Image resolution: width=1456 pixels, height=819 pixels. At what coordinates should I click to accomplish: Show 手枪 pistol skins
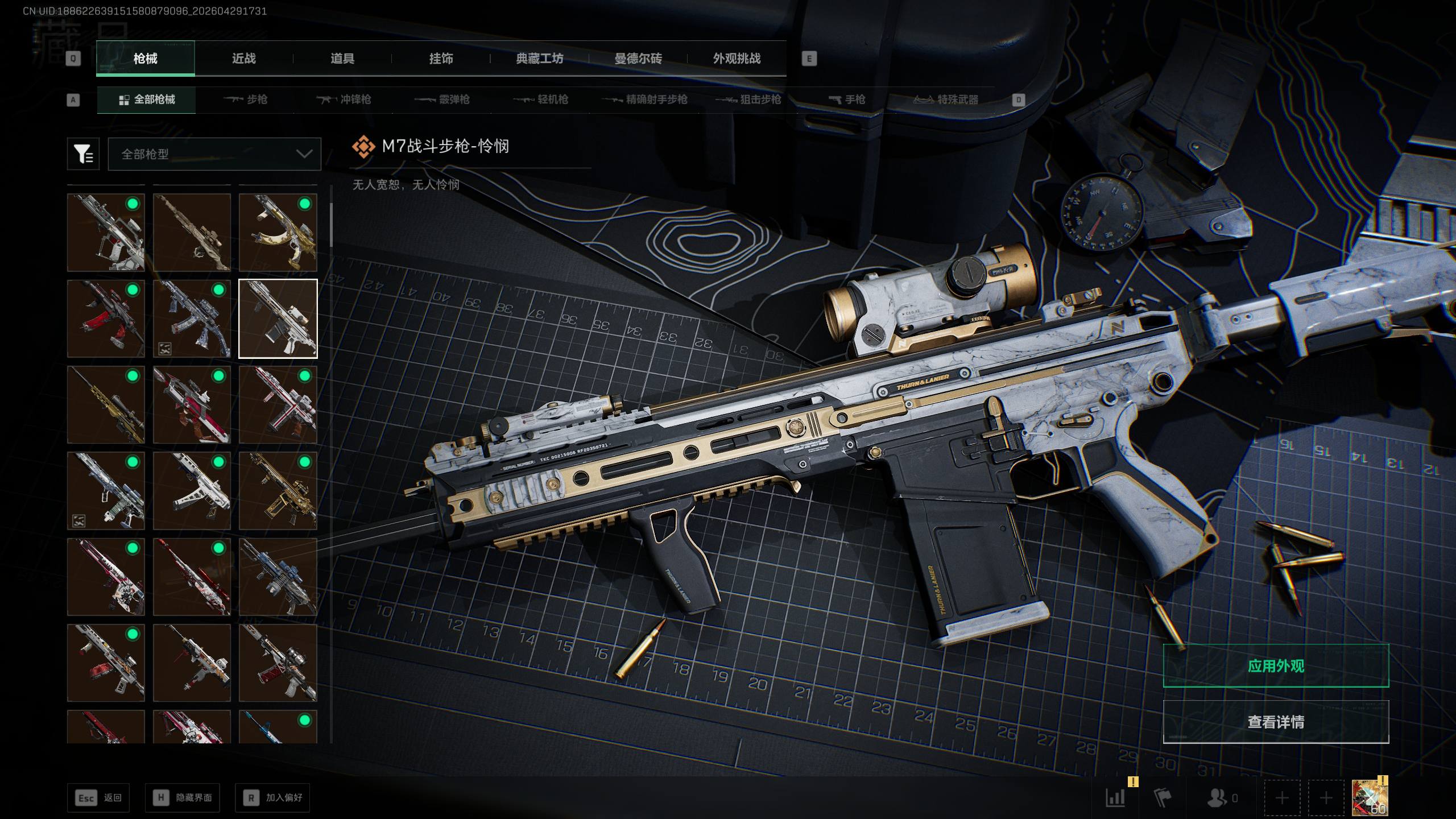pos(847,100)
